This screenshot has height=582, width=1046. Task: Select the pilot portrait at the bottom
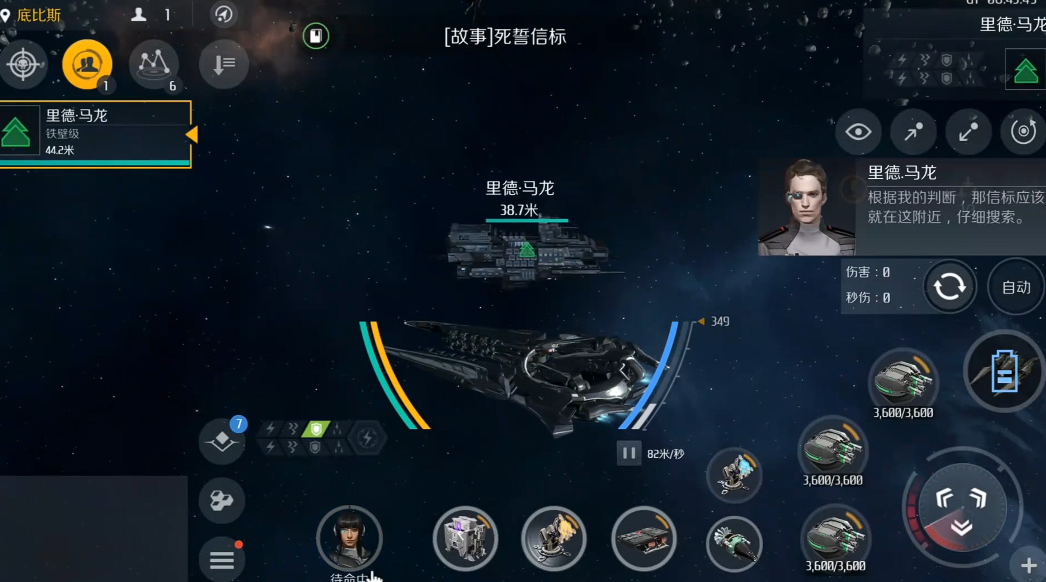(x=349, y=538)
